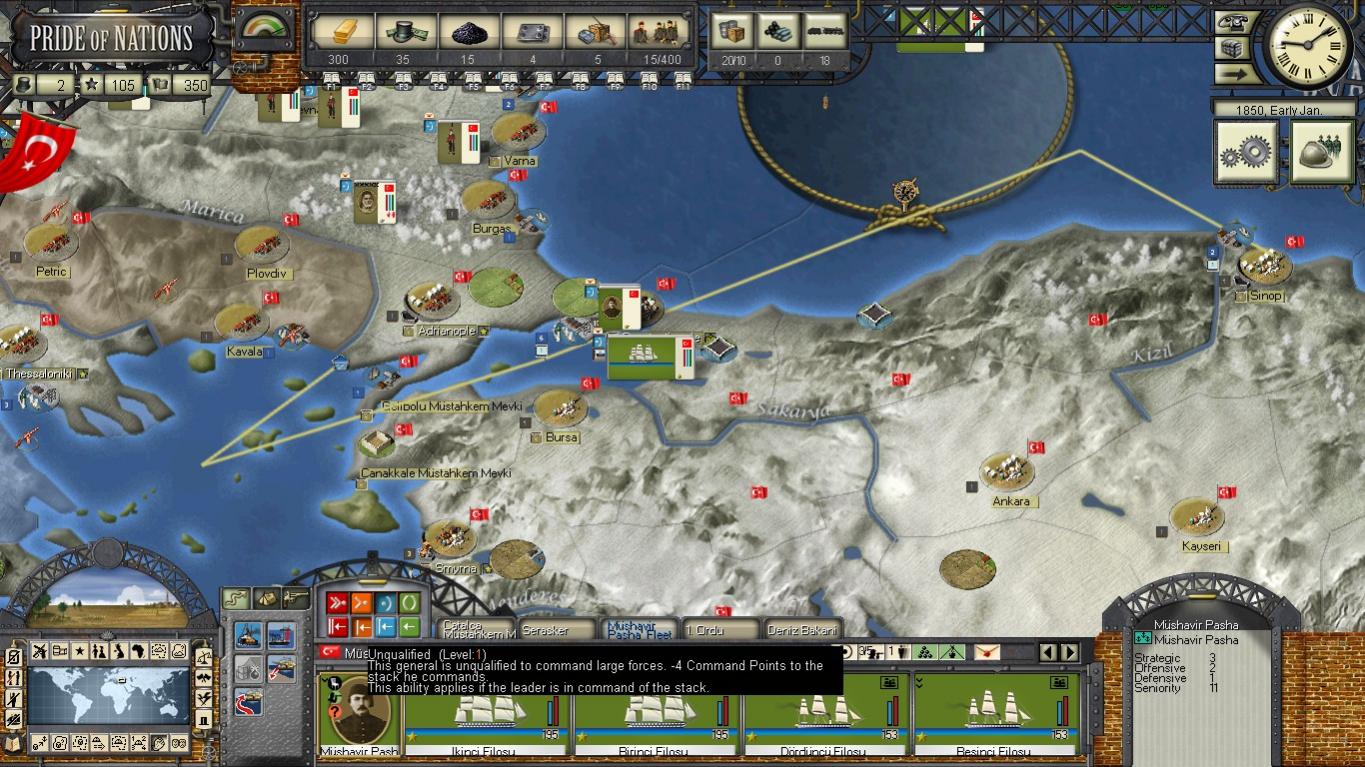Open the helmet and soldiers military panel

(1321, 153)
